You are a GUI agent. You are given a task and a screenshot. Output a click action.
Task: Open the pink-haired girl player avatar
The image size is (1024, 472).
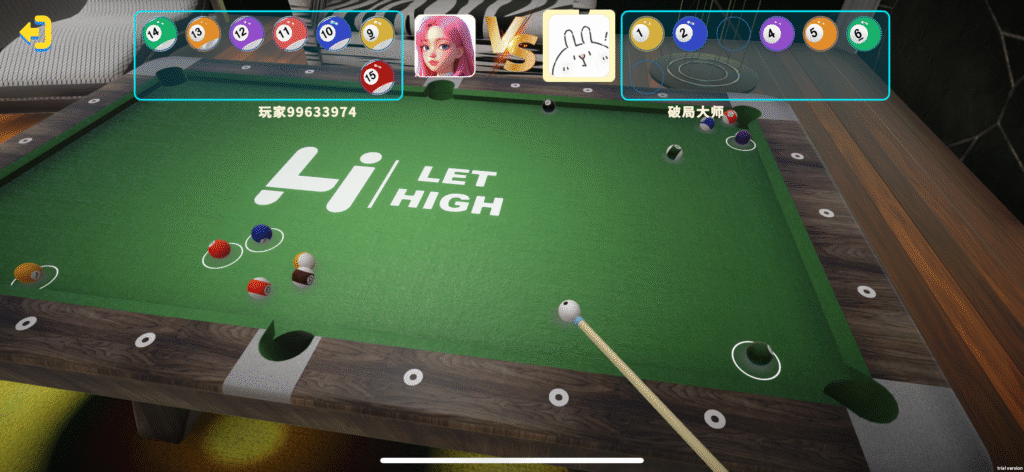445,46
